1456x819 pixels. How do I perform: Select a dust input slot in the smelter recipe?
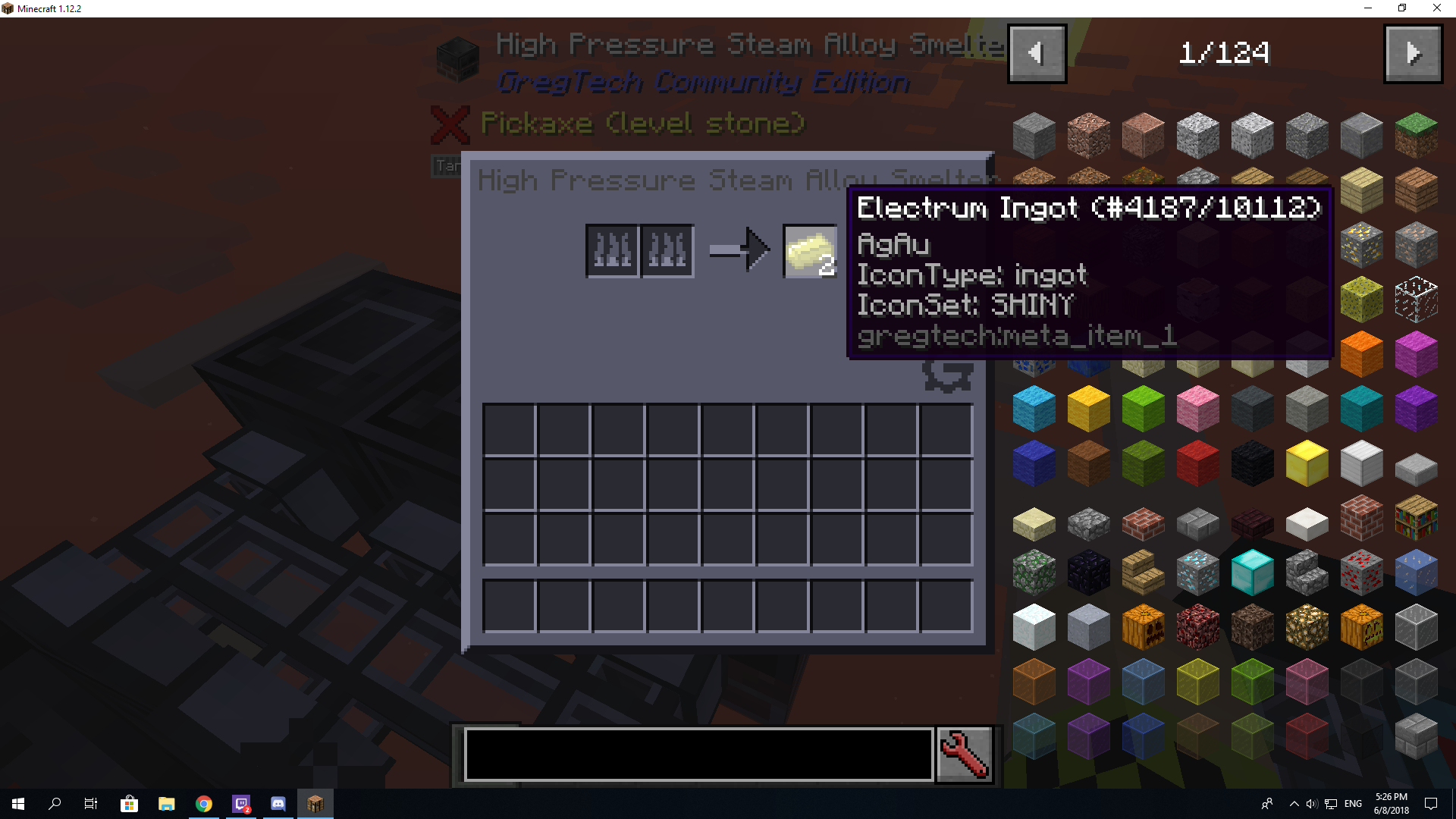point(612,250)
